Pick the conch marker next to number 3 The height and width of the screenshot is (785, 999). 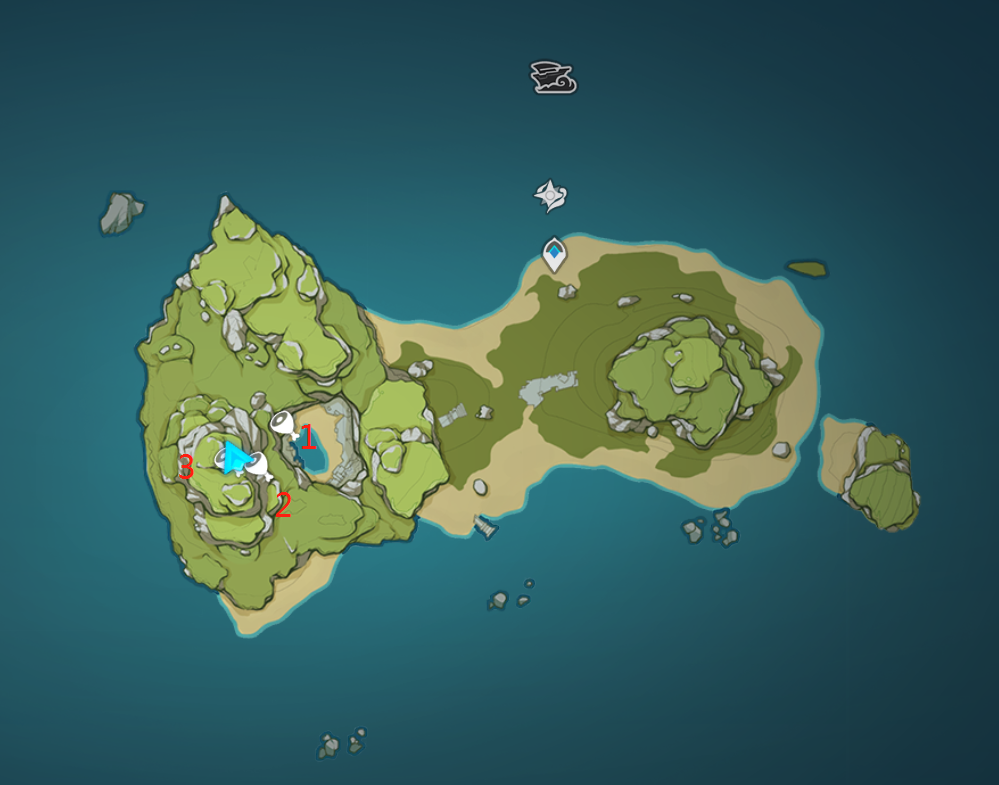point(222,458)
